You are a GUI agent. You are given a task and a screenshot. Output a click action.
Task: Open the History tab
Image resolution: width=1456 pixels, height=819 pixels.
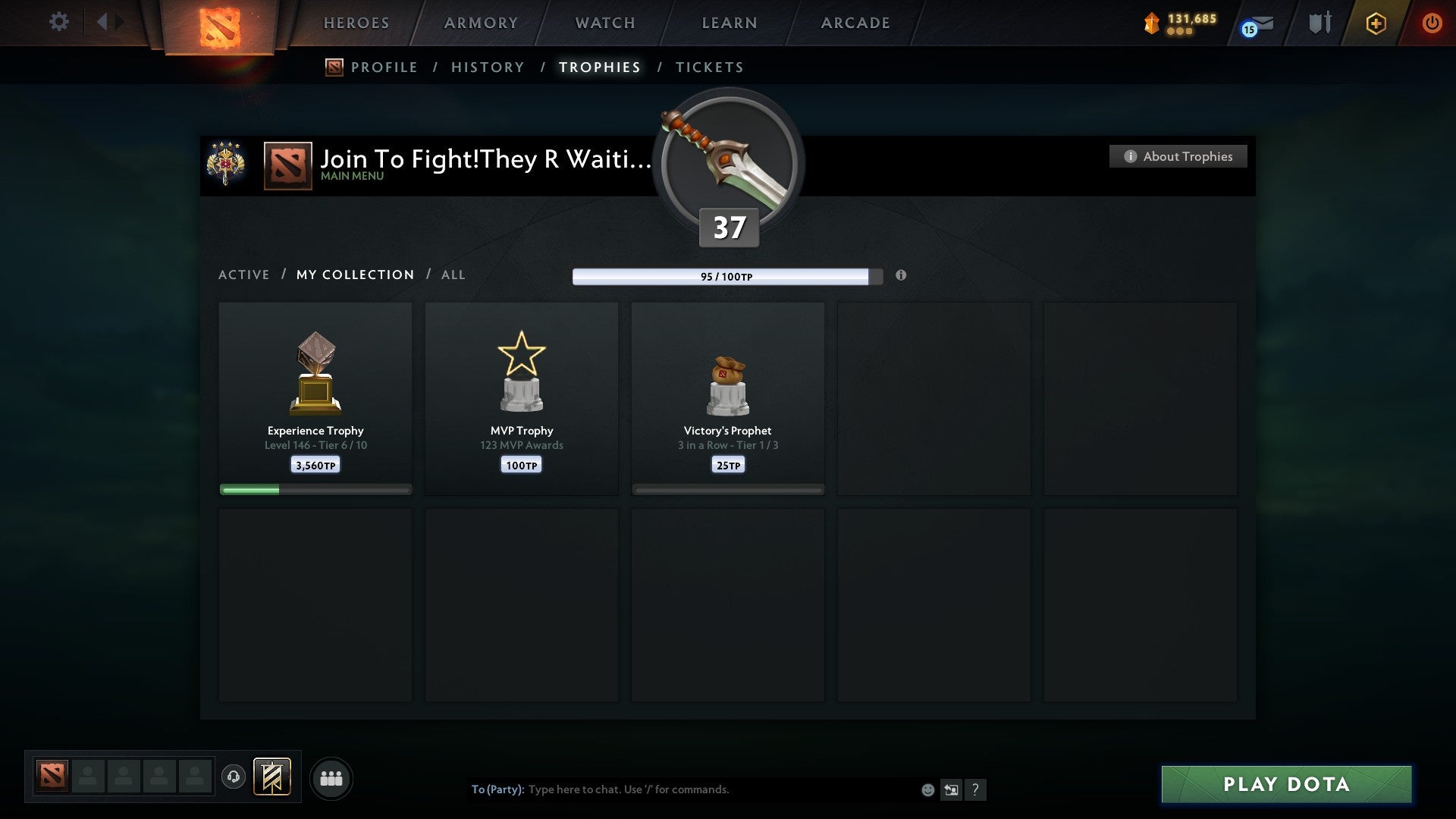pyautogui.click(x=487, y=67)
